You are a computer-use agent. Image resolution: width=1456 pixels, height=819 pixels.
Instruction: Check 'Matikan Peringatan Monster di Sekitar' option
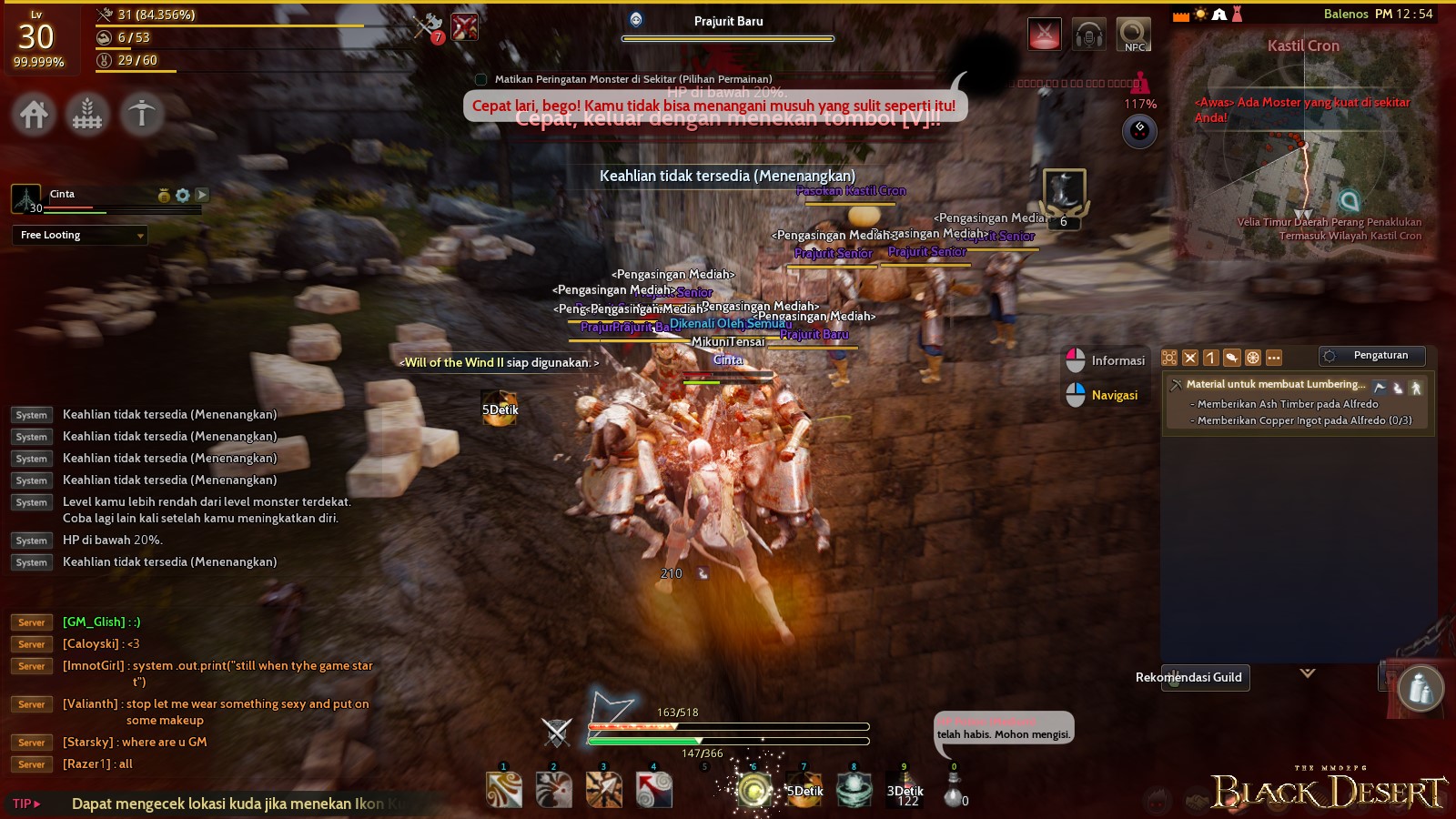click(480, 78)
